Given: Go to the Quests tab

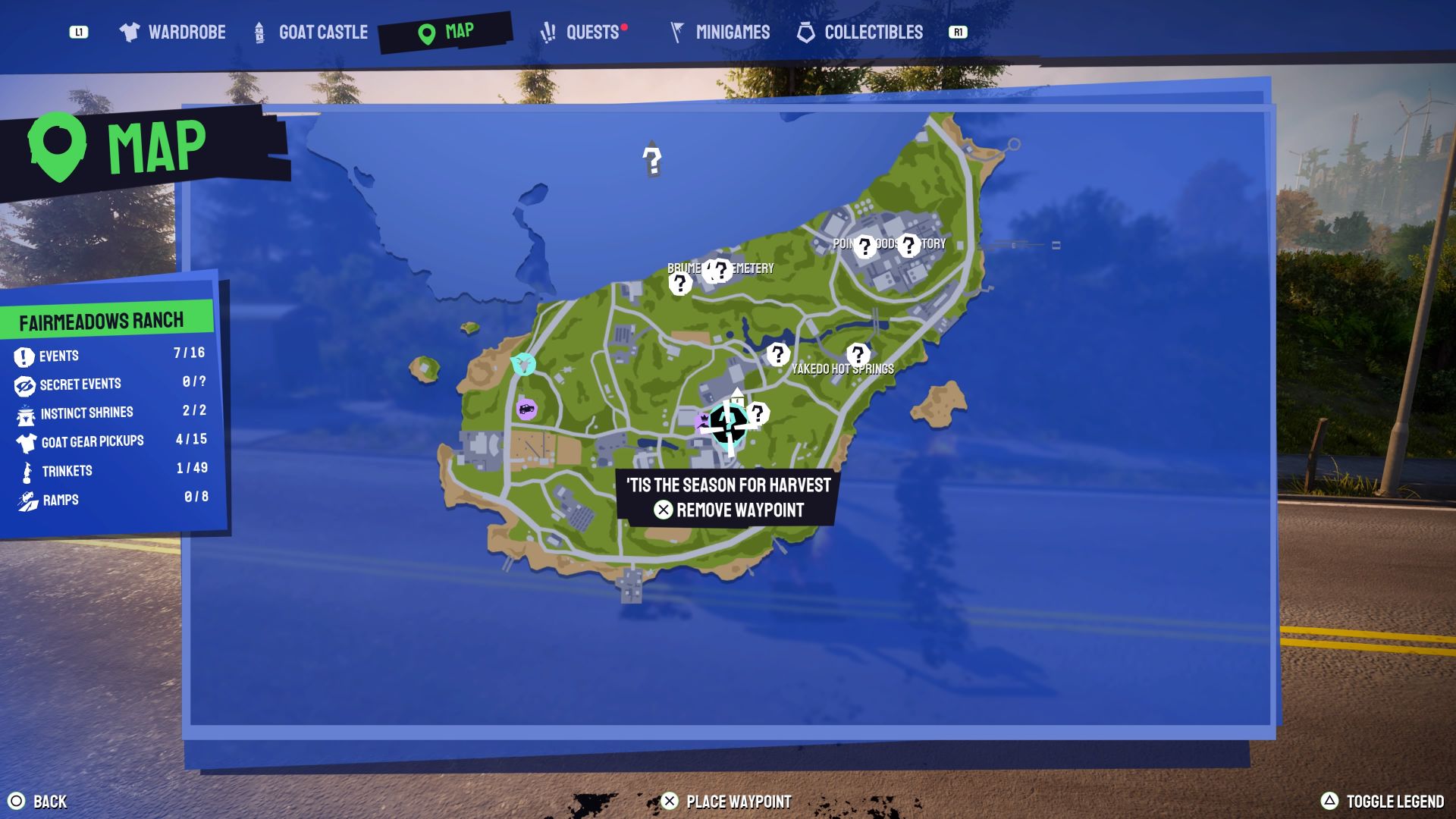Looking at the screenshot, I should (581, 32).
